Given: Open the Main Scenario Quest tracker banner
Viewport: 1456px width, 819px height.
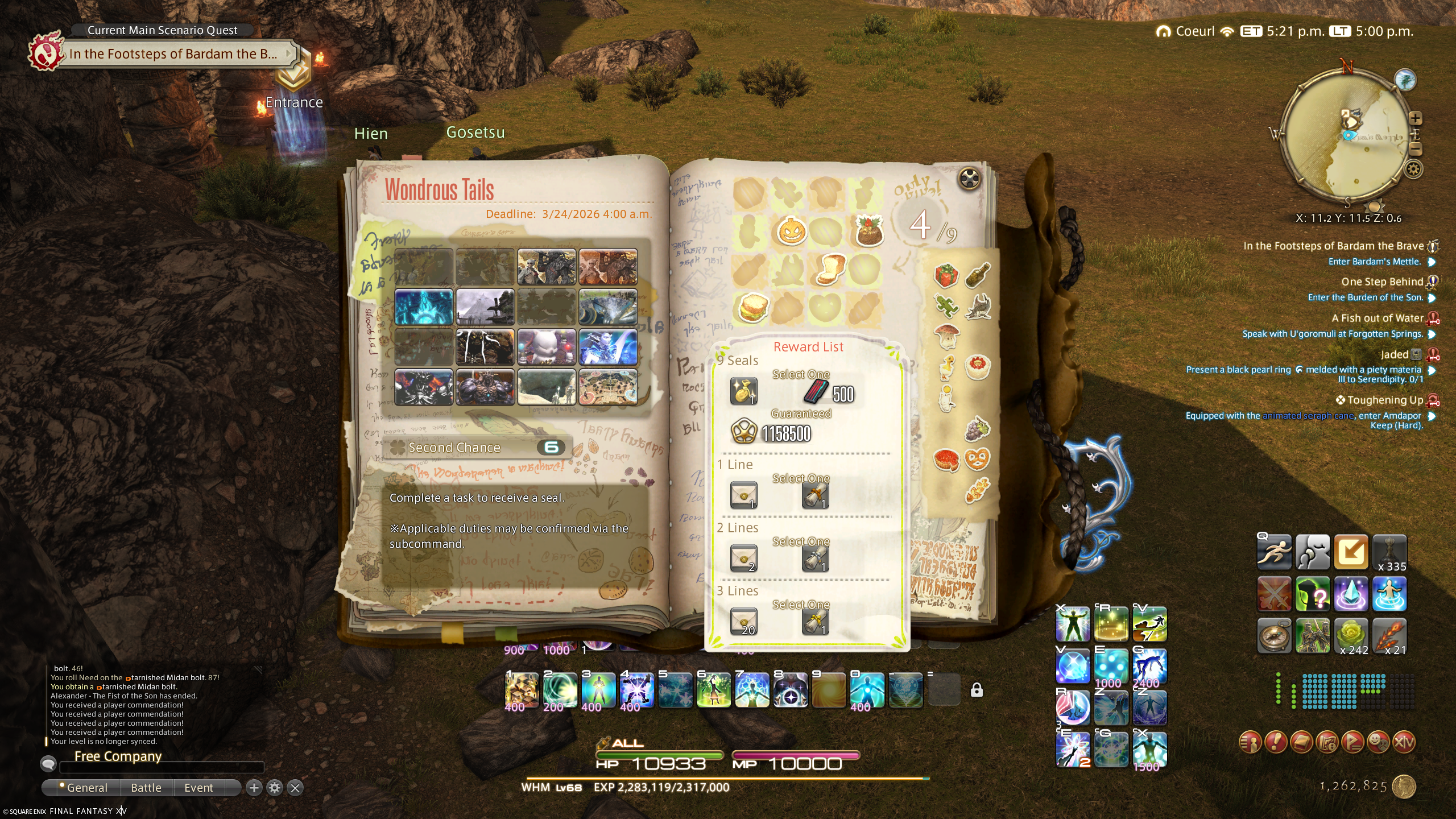Looking at the screenshot, I should point(173,54).
